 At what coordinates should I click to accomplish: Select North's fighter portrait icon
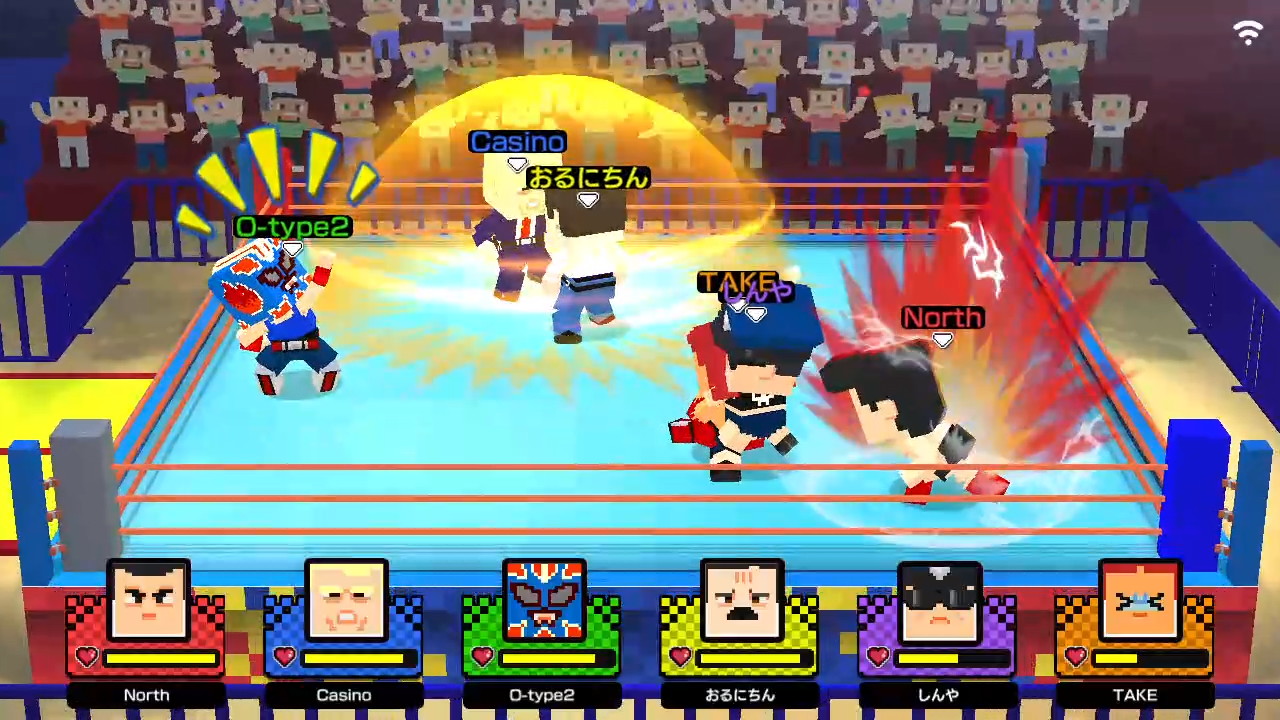click(146, 600)
